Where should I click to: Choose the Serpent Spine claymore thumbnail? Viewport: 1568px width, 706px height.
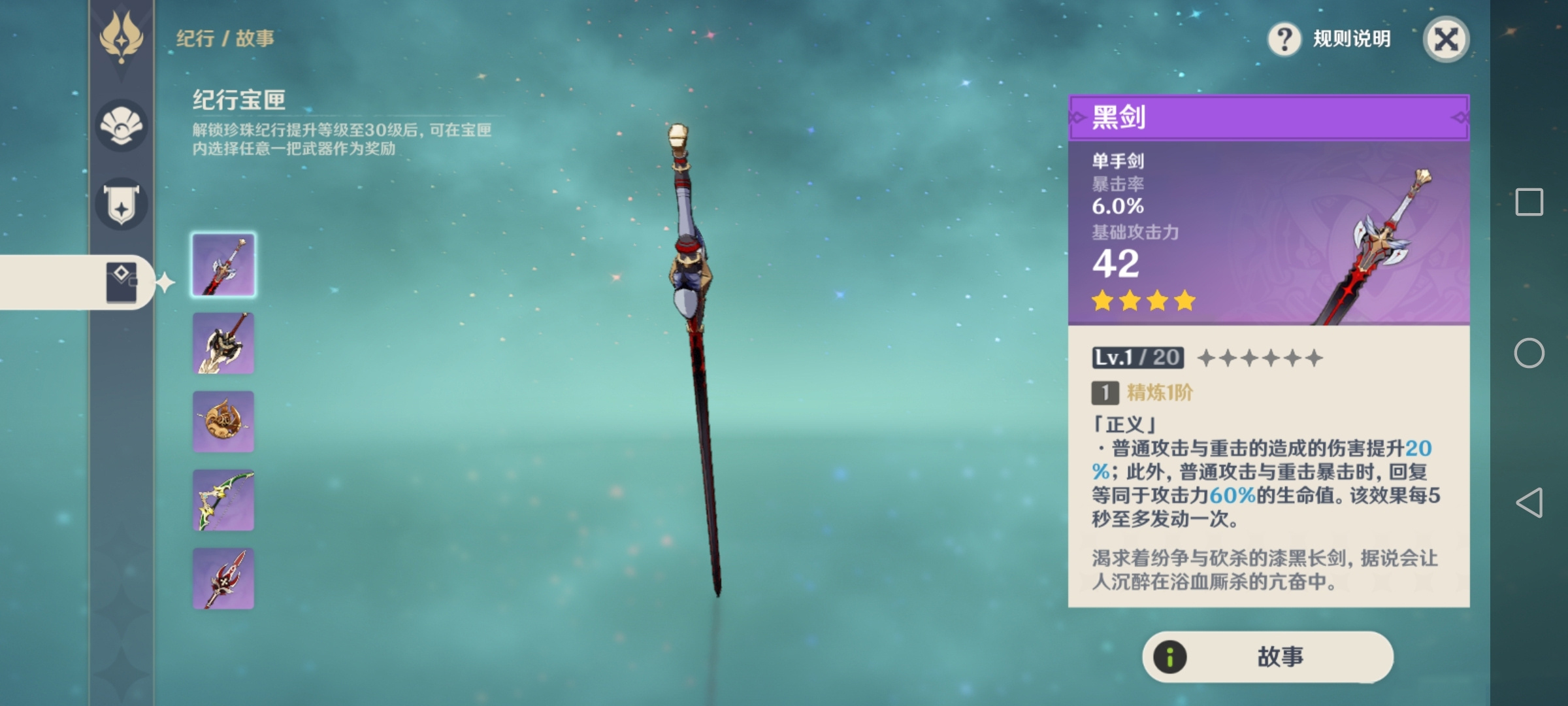(223, 343)
